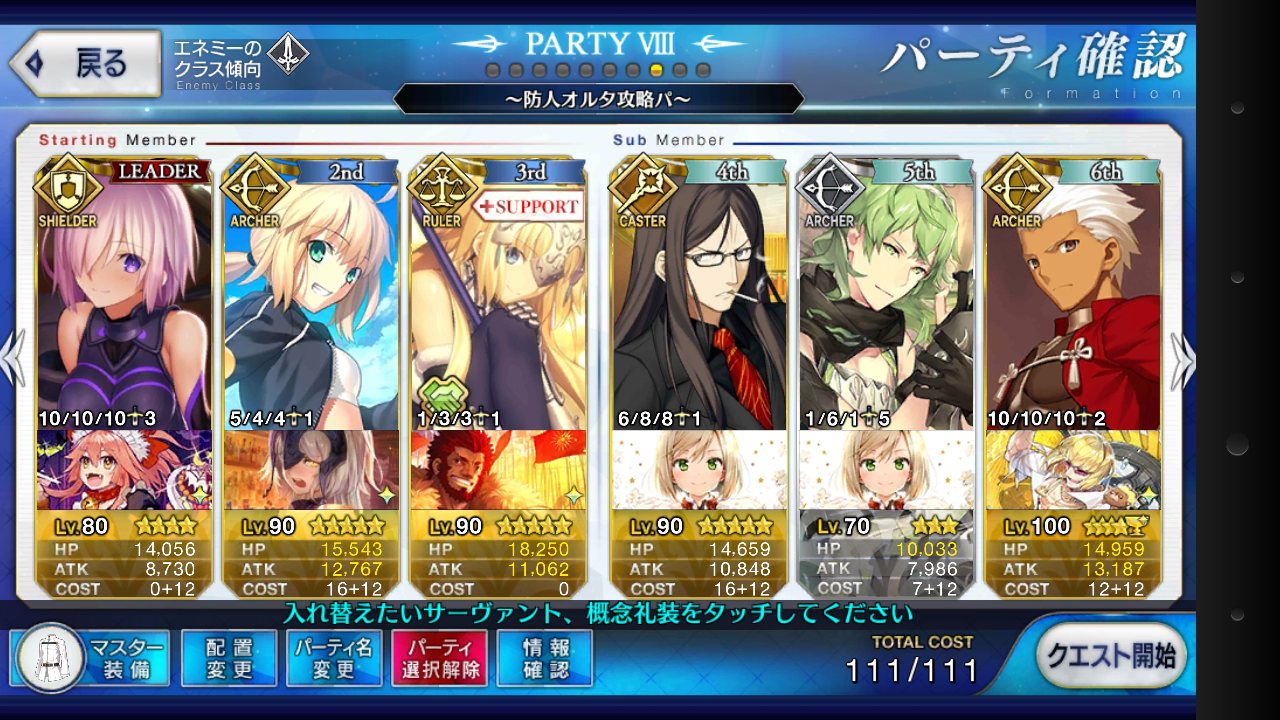1280x720 pixels.
Task: Tap パーティ名変更 to rename party
Action: click(x=334, y=658)
